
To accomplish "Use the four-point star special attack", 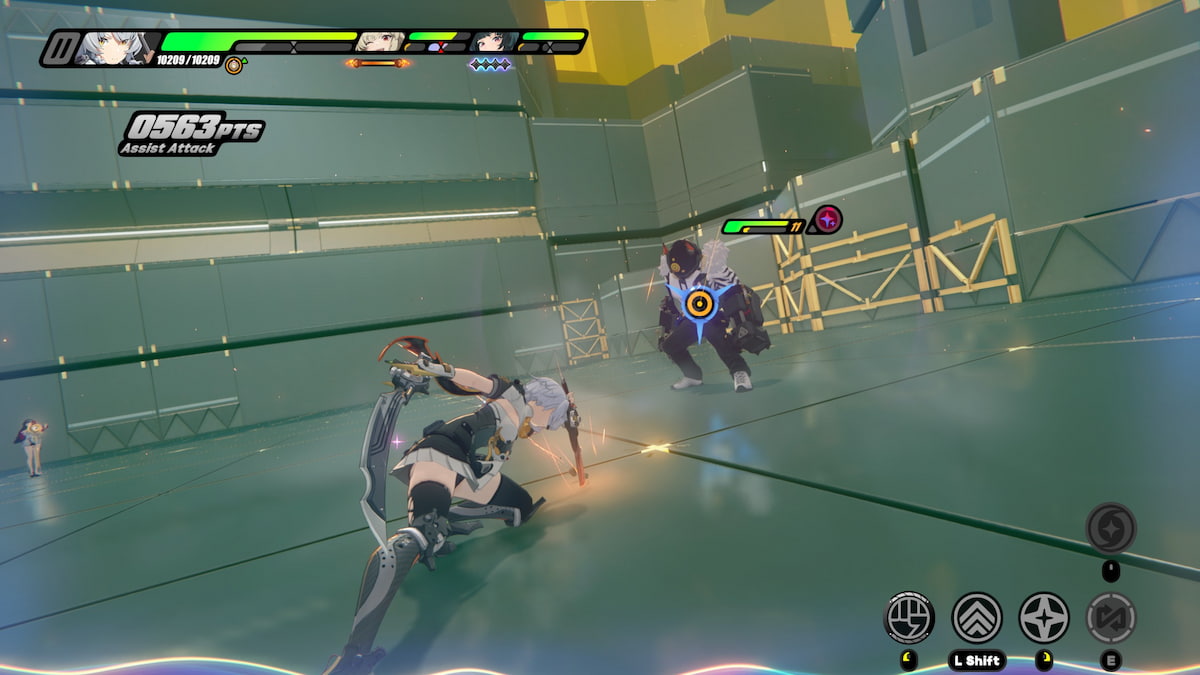I will tap(1044, 617).
